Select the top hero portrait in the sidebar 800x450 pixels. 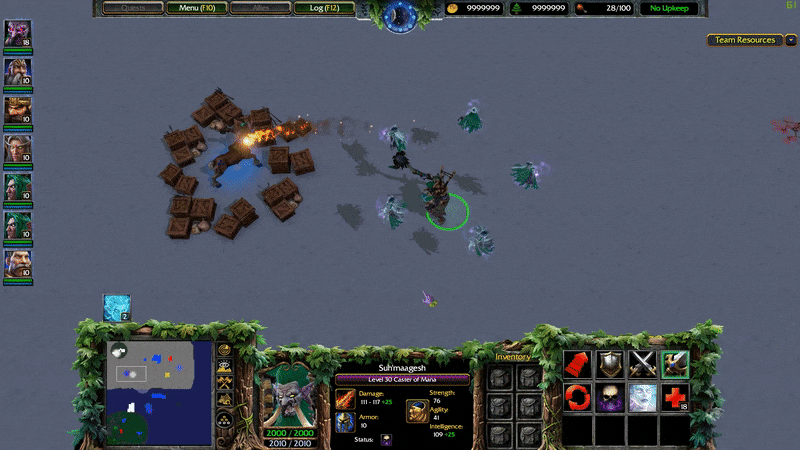click(x=17, y=32)
